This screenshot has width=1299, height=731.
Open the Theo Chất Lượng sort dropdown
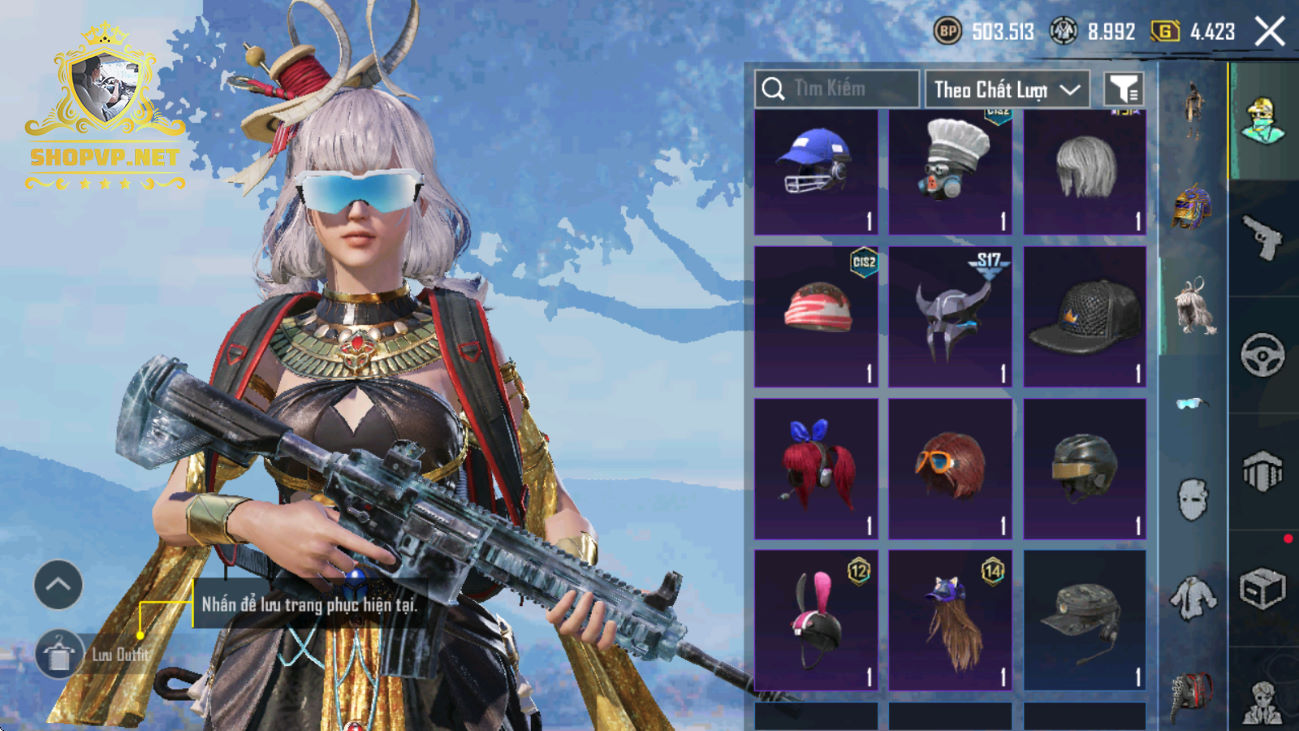coord(1007,90)
